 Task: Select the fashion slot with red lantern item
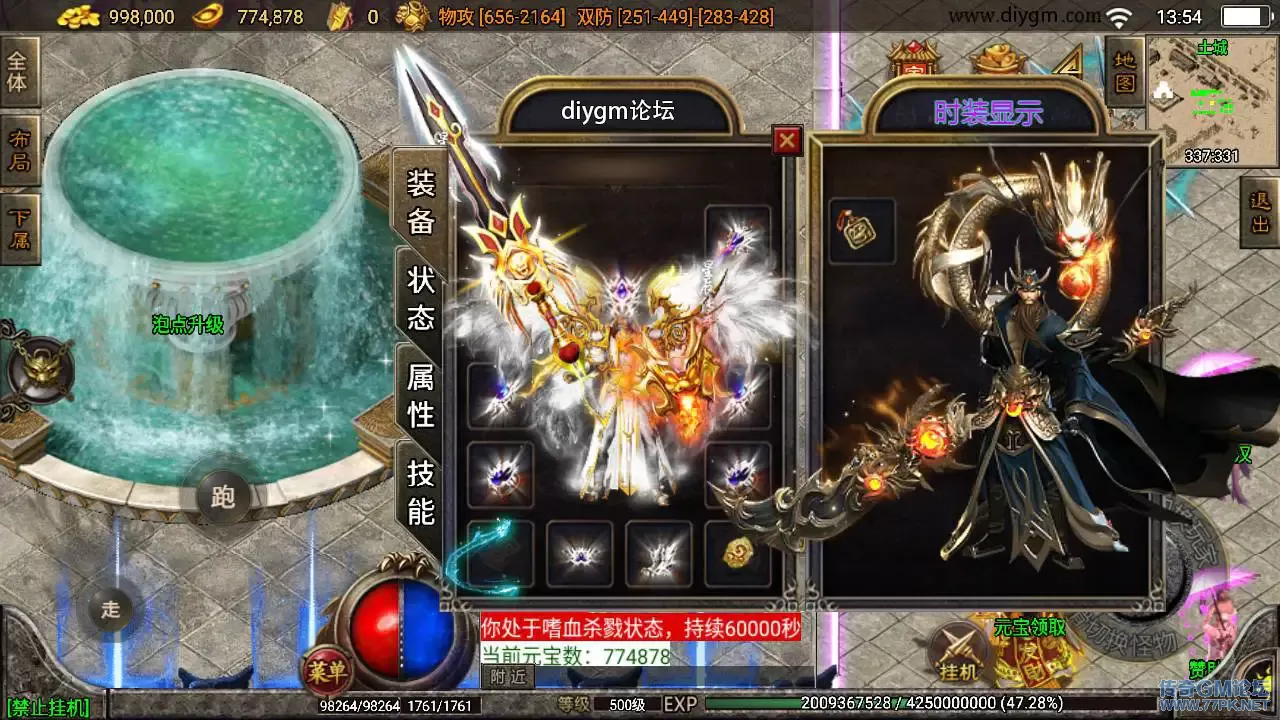(x=862, y=232)
